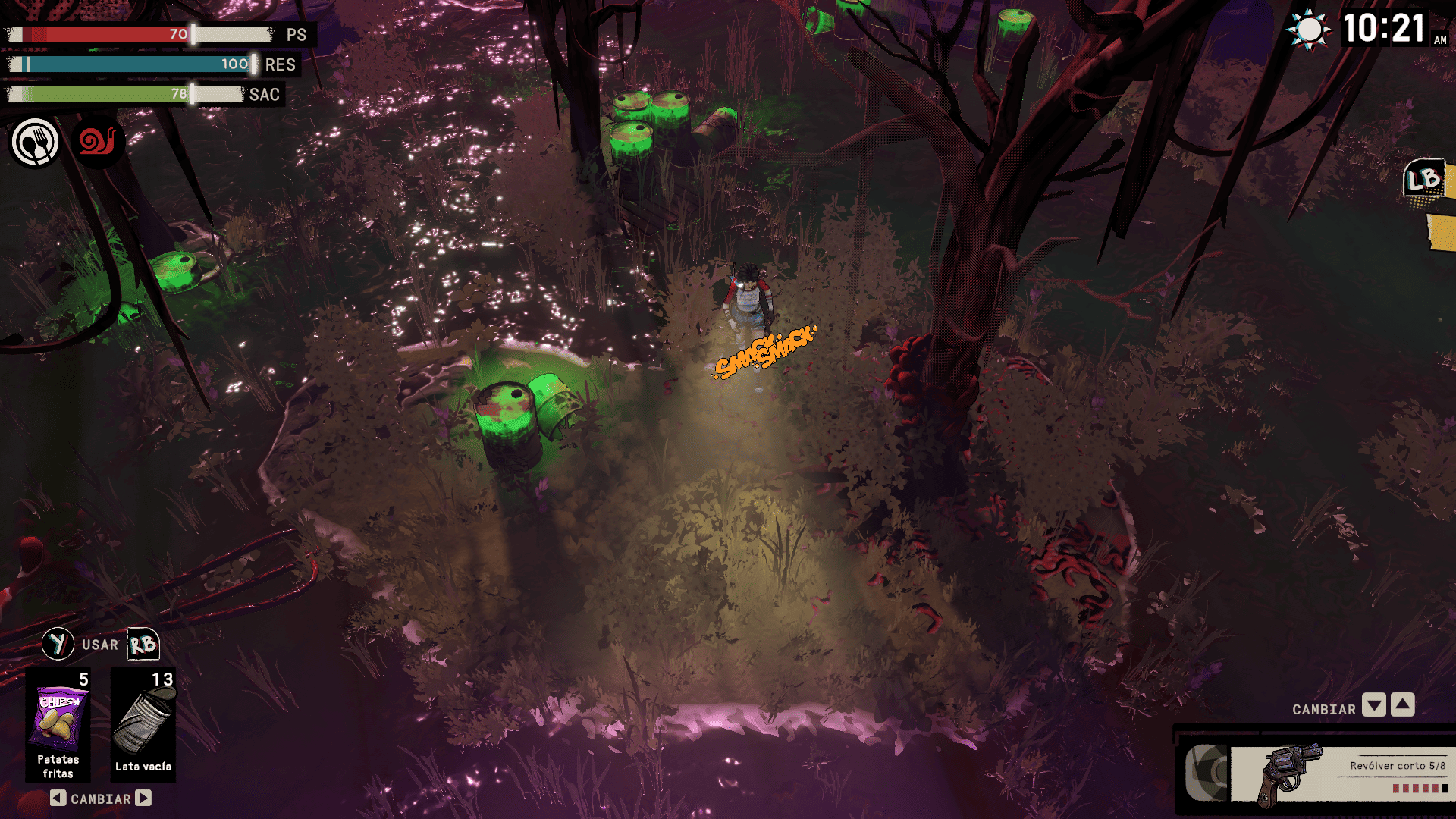This screenshot has width=1456, height=819.
Task: Open the yellow note tab on screen edge
Action: (1442, 231)
